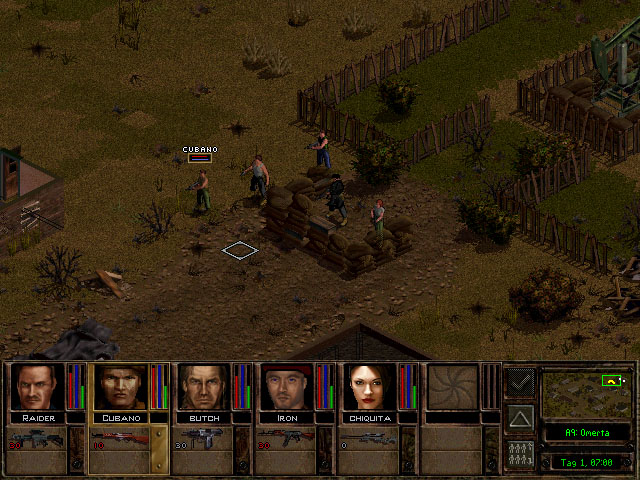This screenshot has width=640, height=480.
Task: Select Iron's AK rifle weapon slot
Action: pos(288,438)
